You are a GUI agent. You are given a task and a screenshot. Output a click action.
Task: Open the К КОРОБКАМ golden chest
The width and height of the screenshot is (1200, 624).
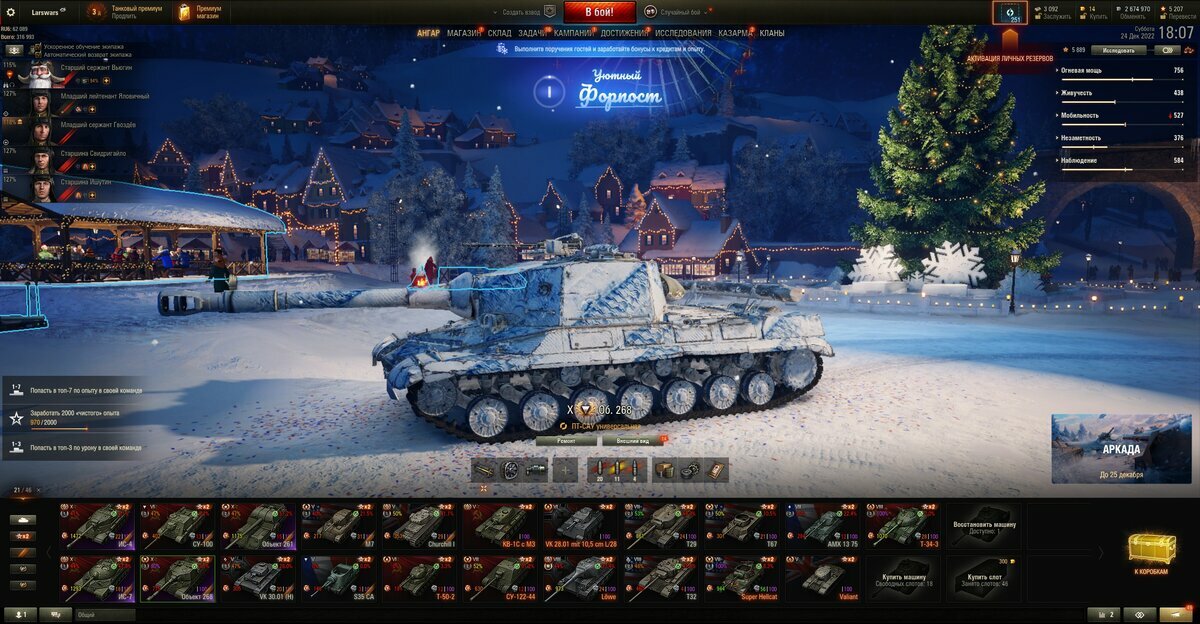[x=1152, y=553]
